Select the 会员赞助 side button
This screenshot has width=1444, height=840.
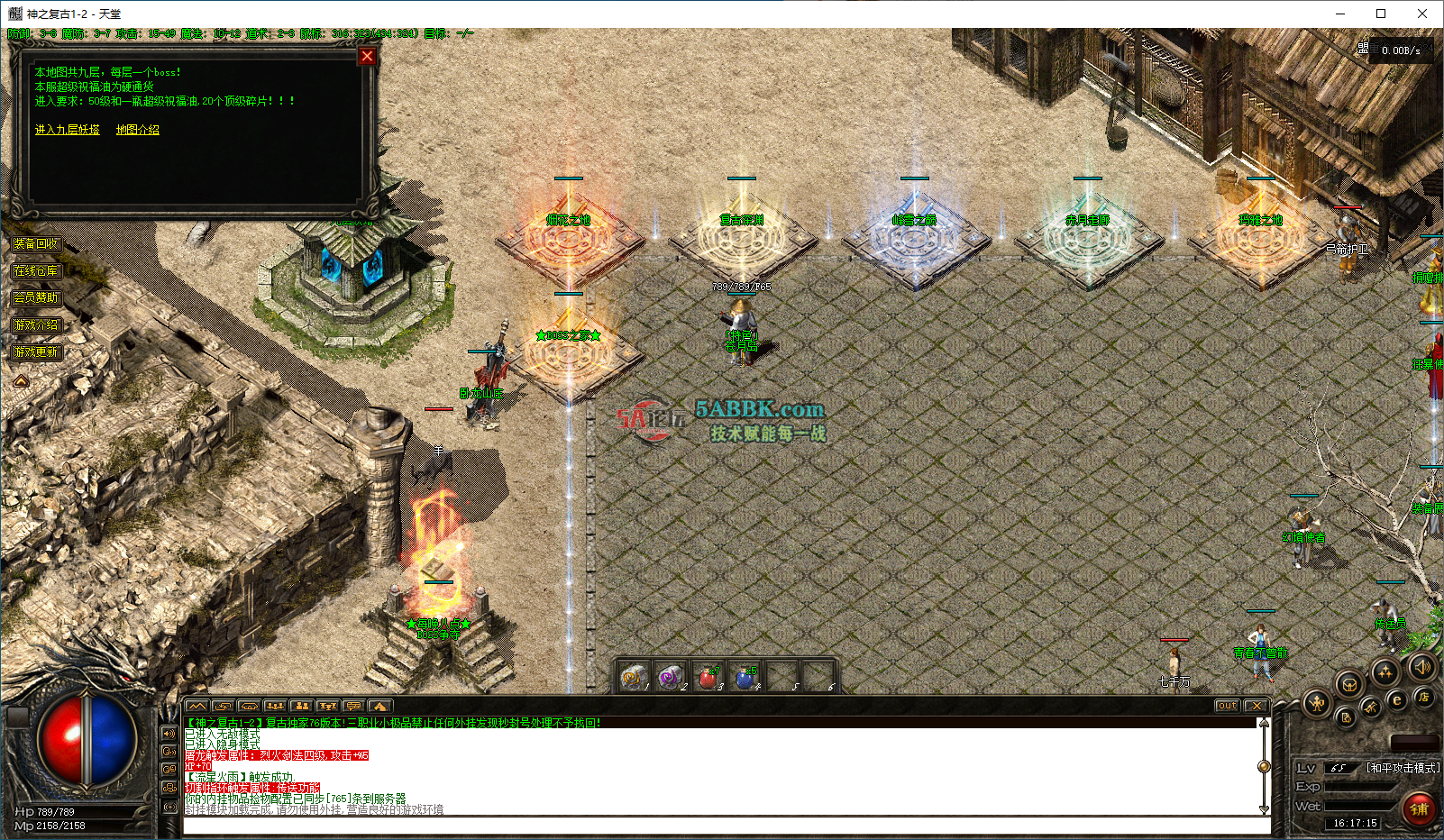[x=36, y=297]
